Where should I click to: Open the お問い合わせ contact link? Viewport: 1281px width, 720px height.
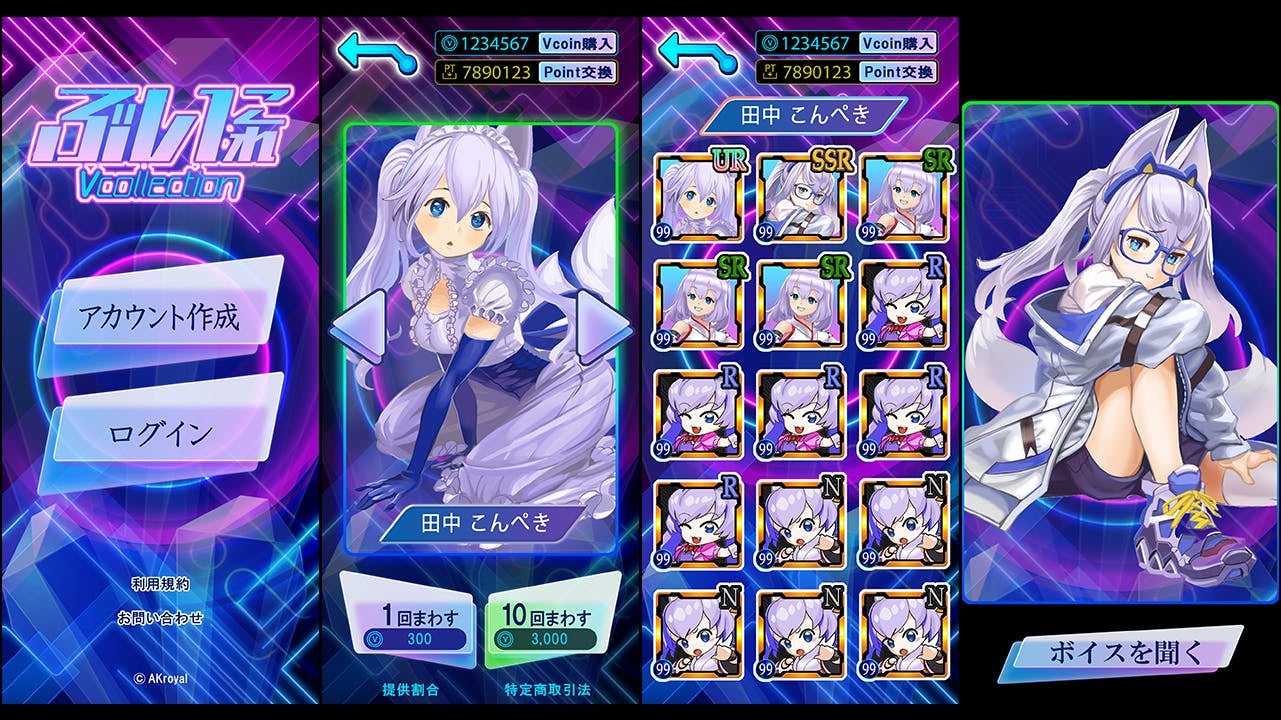point(160,617)
